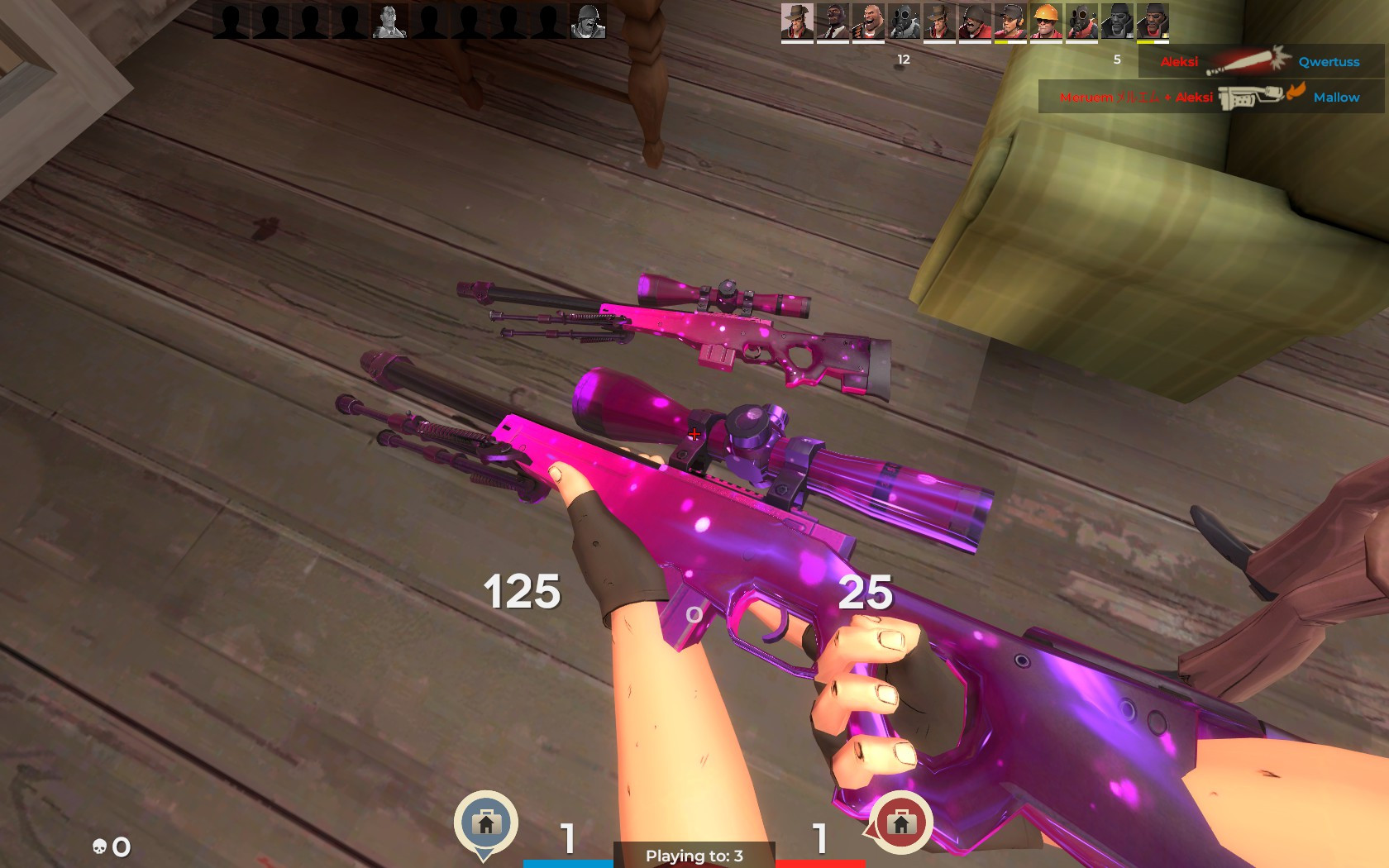The image size is (1389, 868).
Task: Click the Spy portrait in the enemy lineup
Action: (x=835, y=21)
